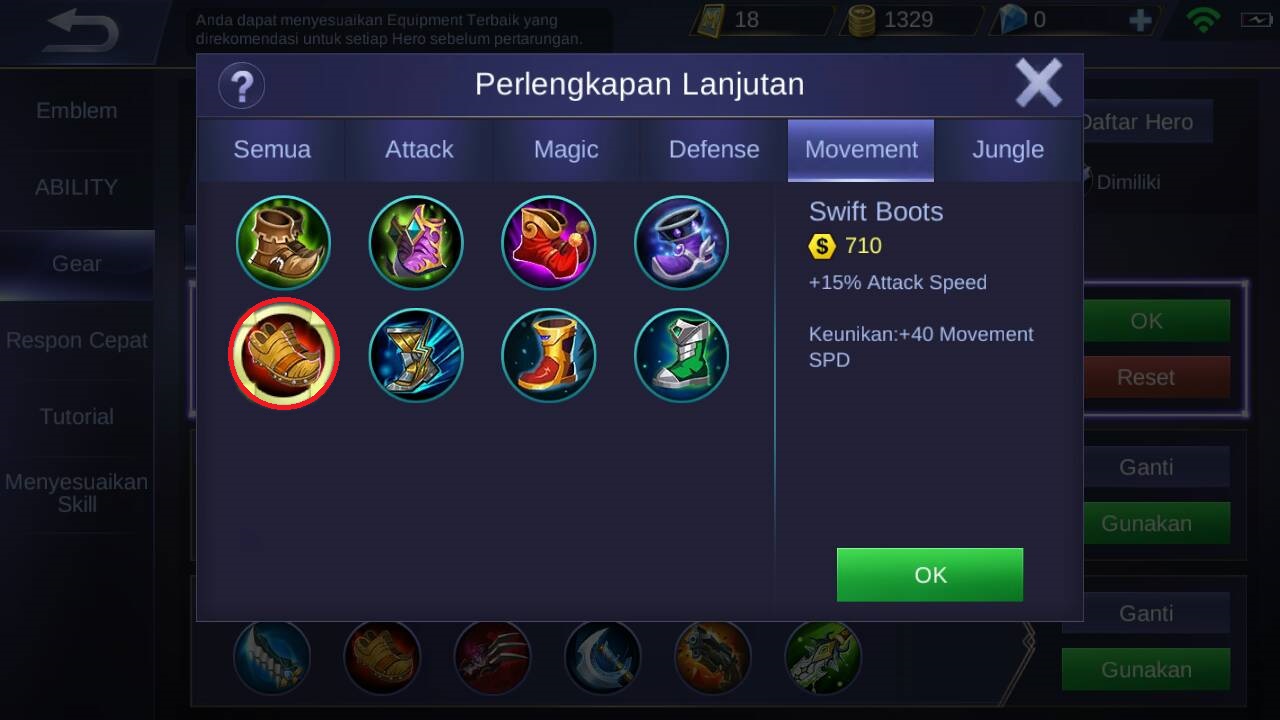Choose the boots with lightning bolt

416,354
